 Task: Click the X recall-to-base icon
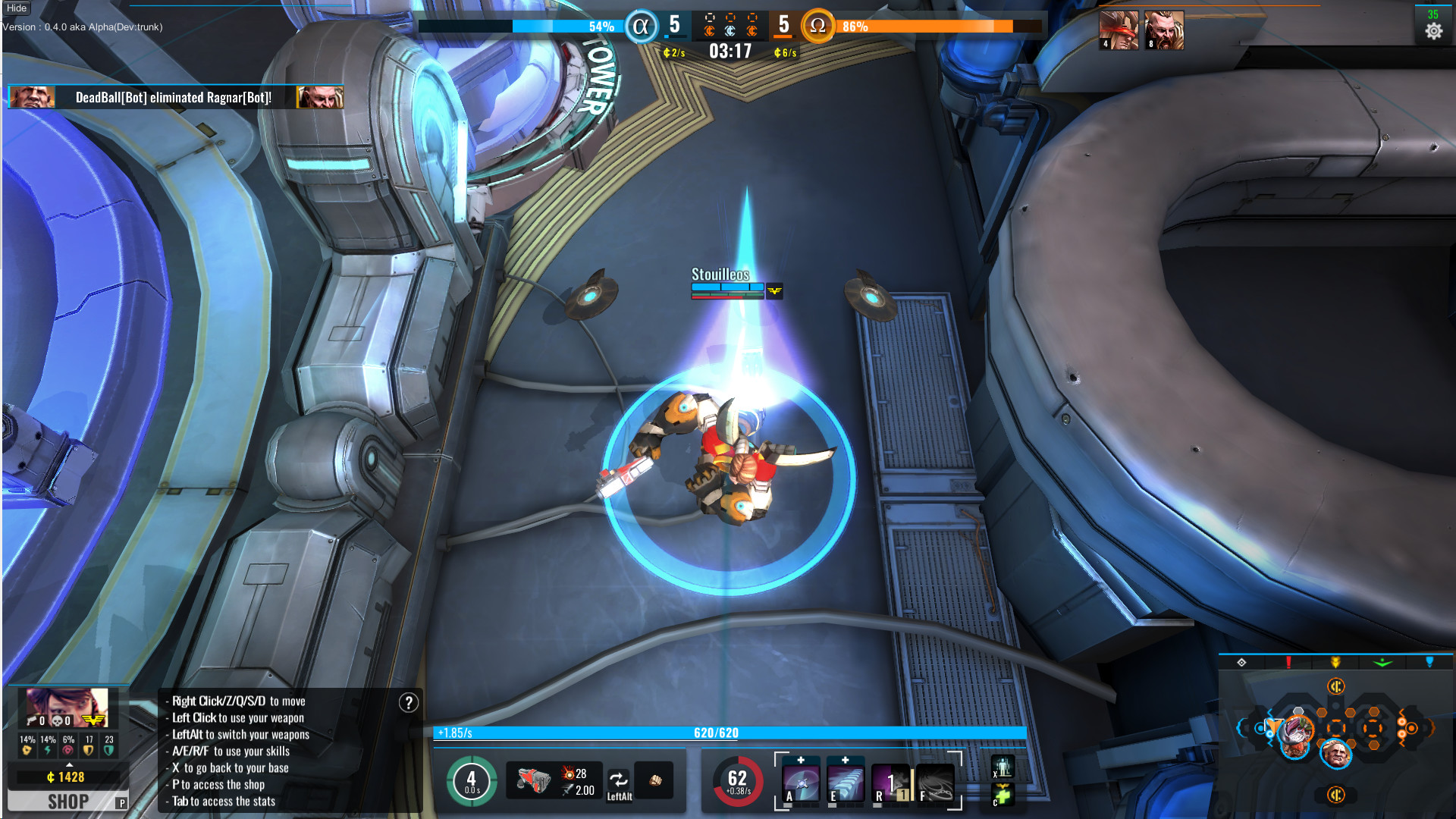pyautogui.click(x=1003, y=767)
